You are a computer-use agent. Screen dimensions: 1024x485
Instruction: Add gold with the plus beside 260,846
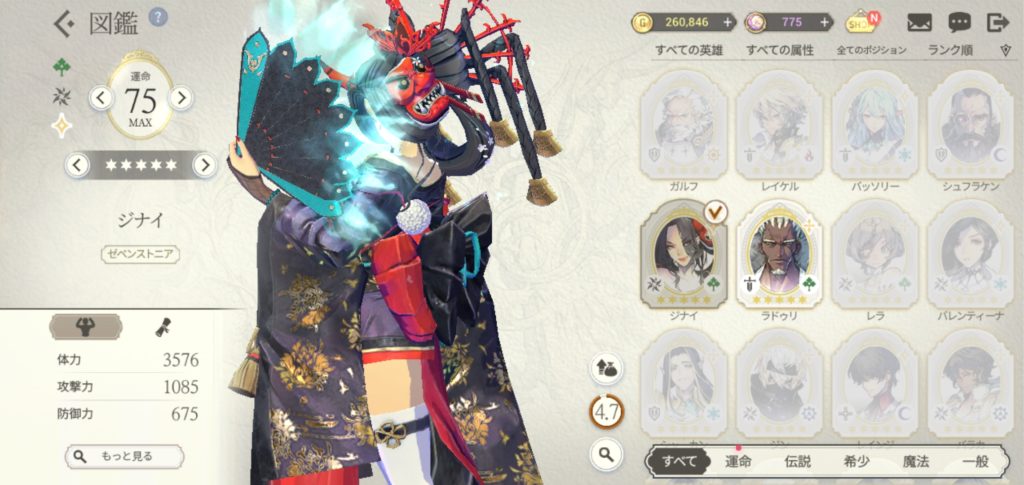[727, 22]
